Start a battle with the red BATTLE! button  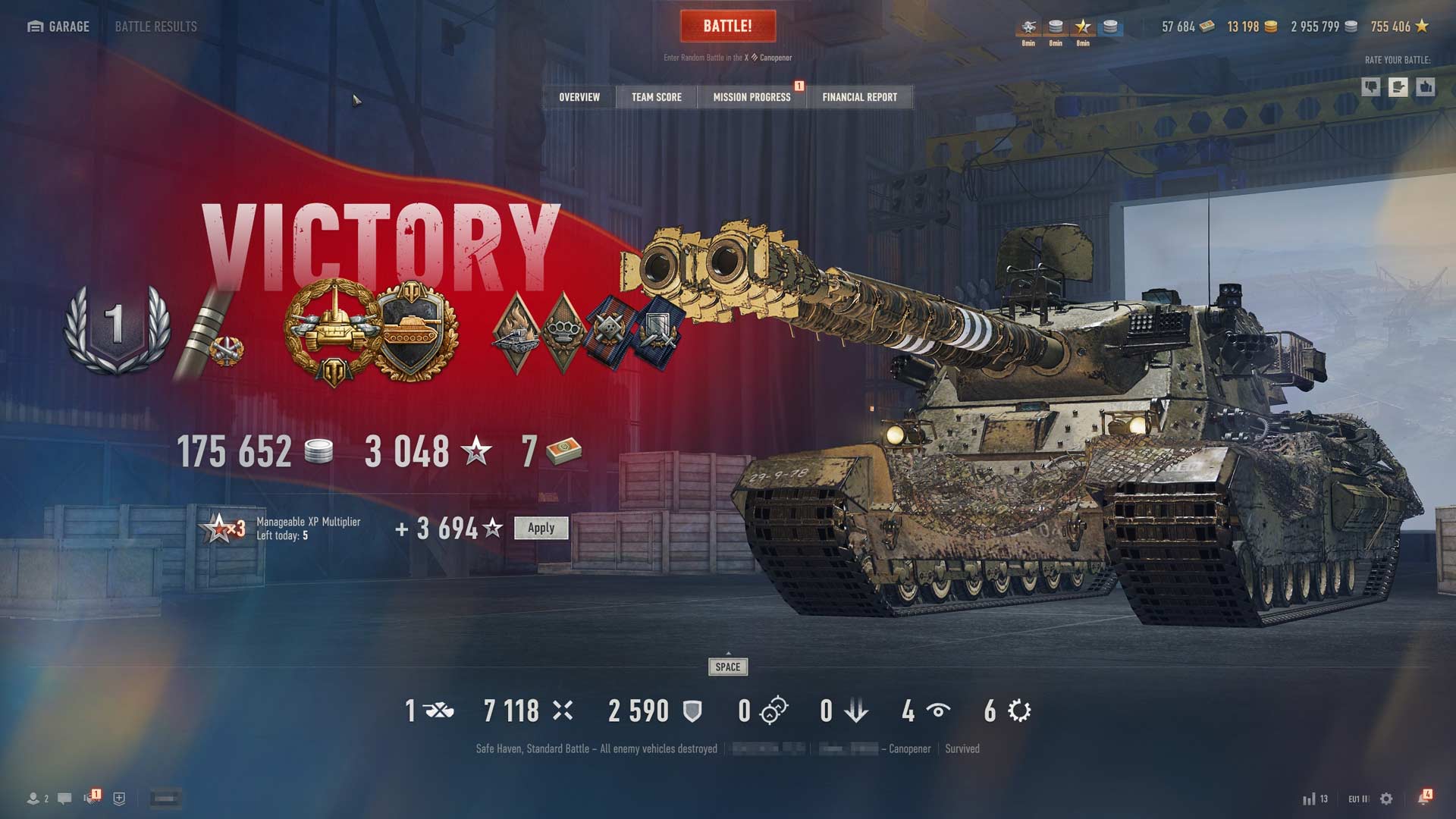727,27
